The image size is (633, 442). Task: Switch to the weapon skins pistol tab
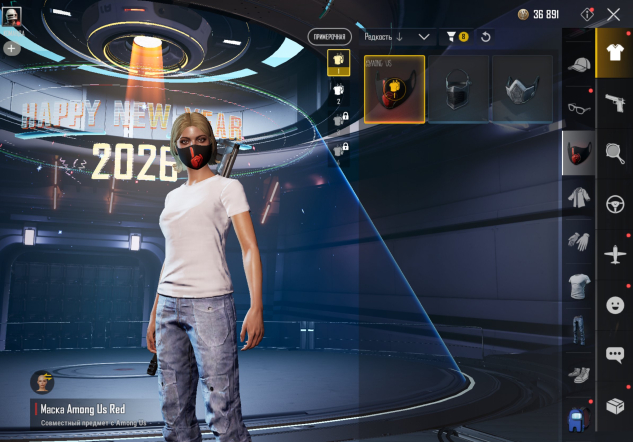coord(615,103)
